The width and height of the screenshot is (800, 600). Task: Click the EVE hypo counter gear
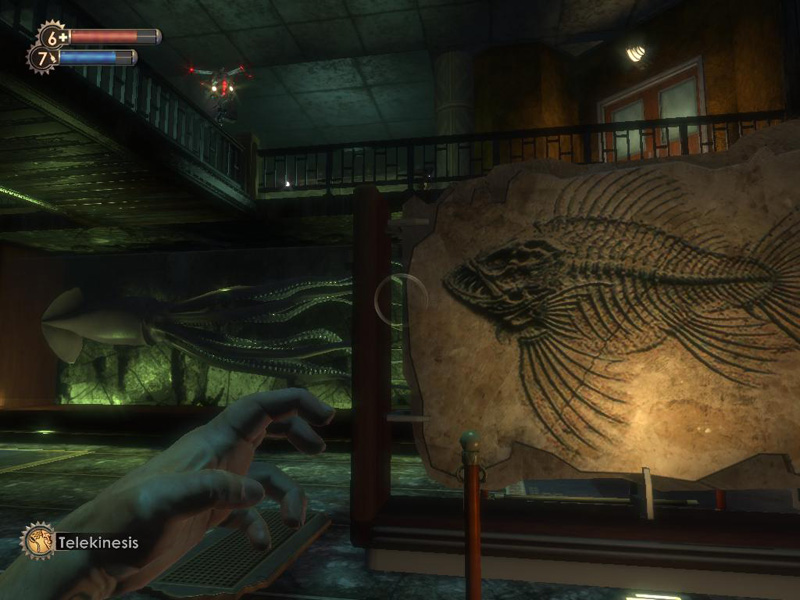(42, 58)
